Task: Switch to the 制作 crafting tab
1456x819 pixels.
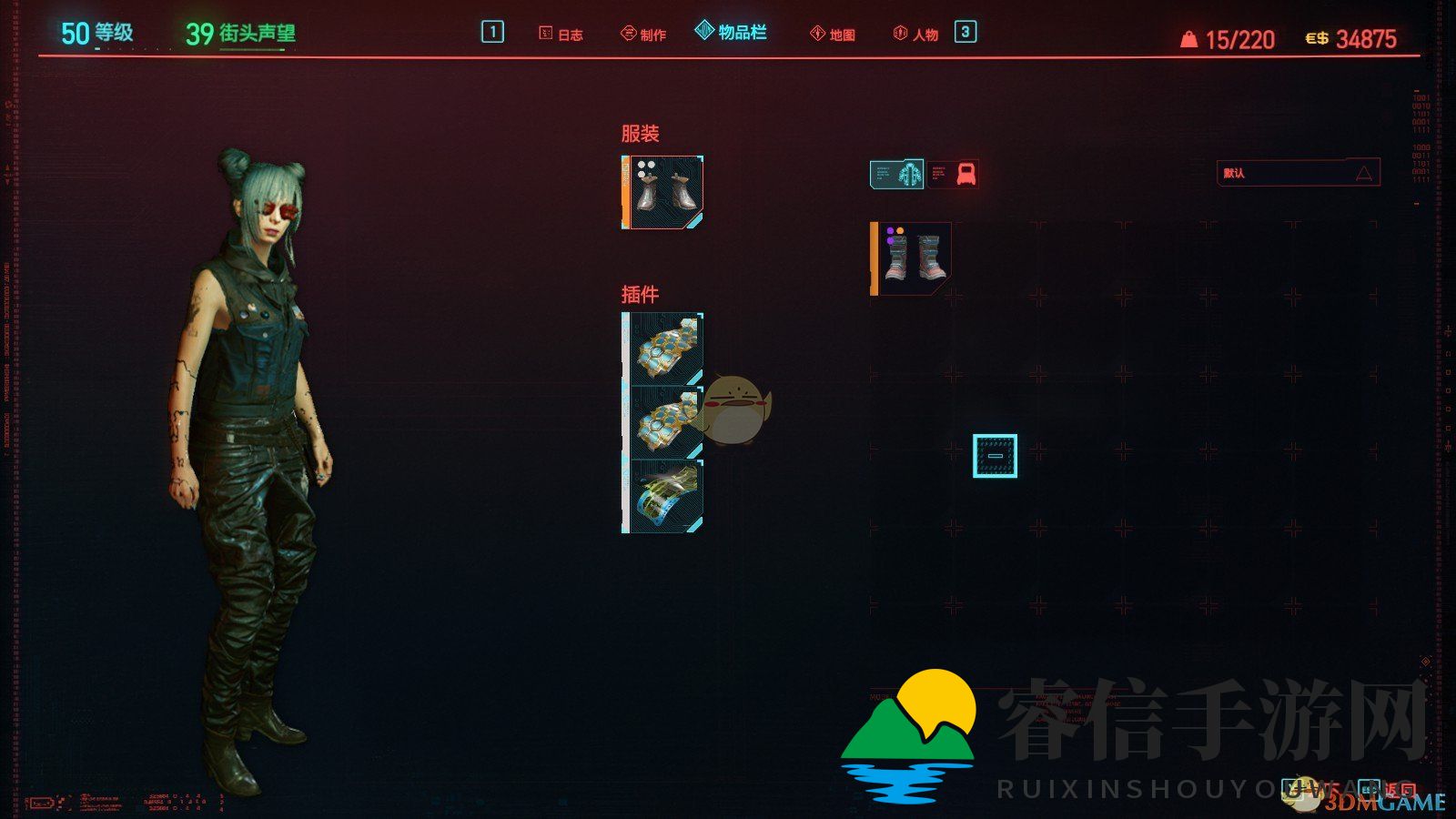Action: [643, 35]
